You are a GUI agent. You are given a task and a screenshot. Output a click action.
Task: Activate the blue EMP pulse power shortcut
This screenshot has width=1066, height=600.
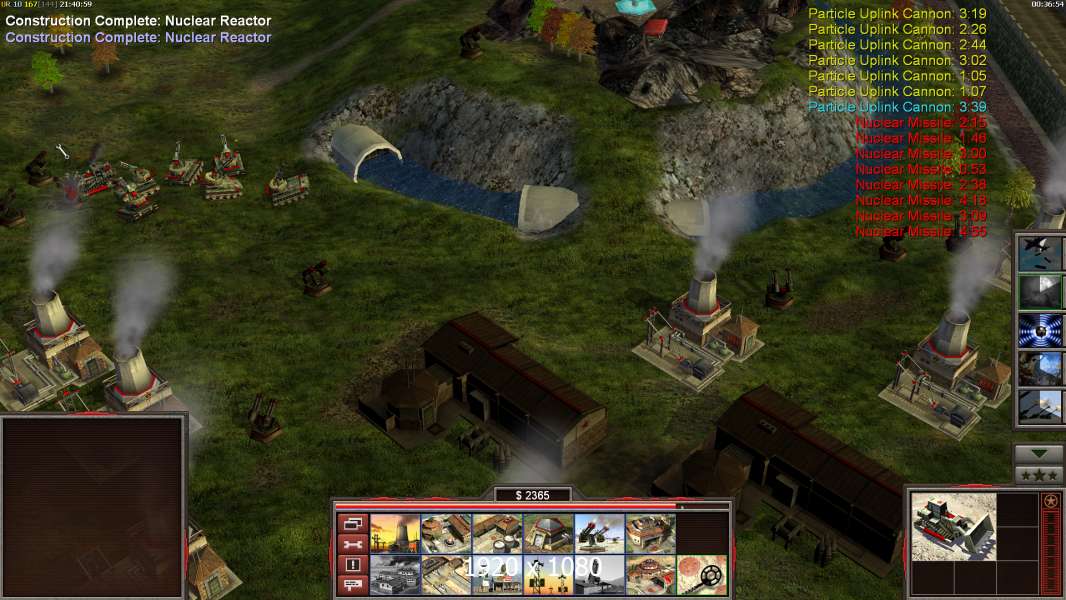tap(1039, 330)
